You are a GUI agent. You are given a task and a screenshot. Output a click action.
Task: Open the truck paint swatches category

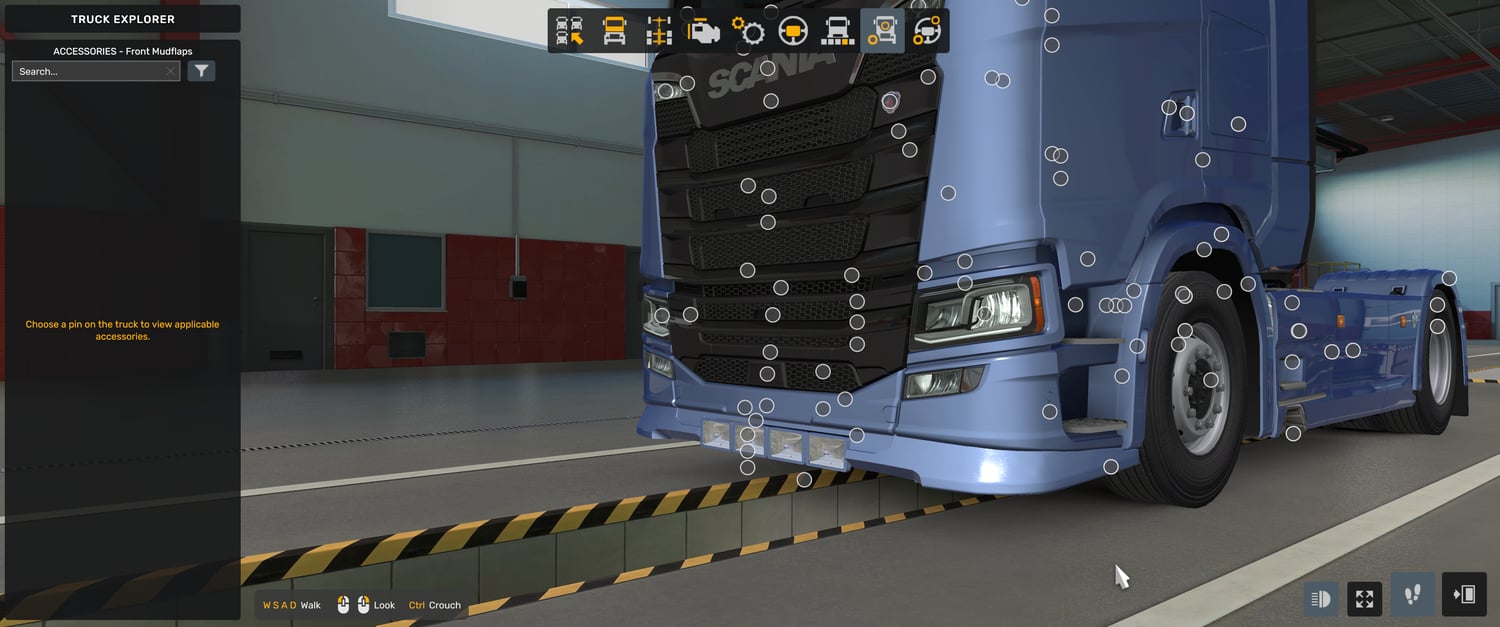coord(837,31)
